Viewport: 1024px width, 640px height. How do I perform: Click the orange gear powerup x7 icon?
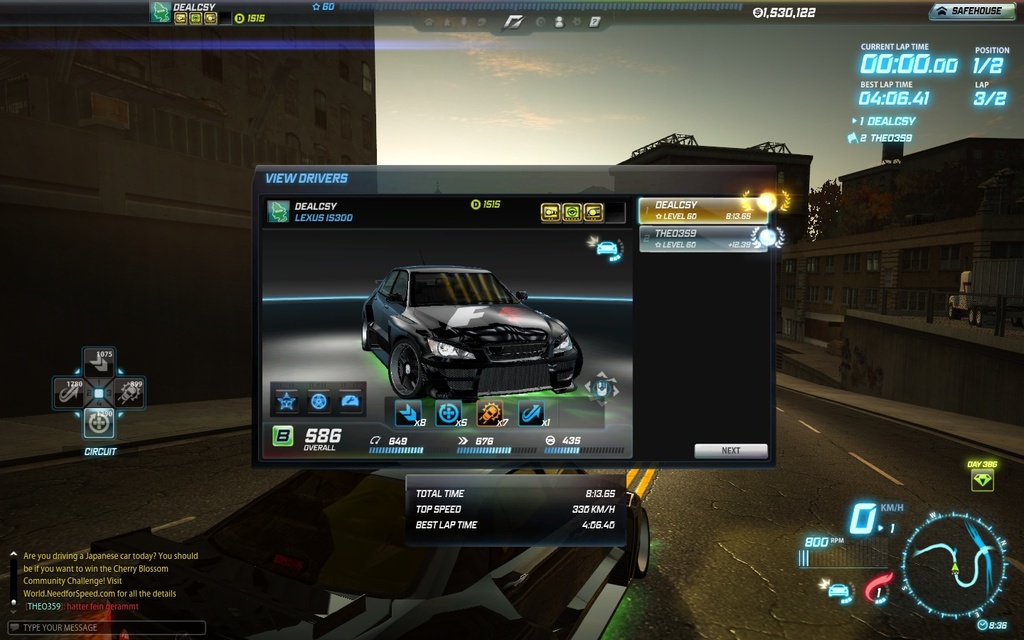click(489, 412)
